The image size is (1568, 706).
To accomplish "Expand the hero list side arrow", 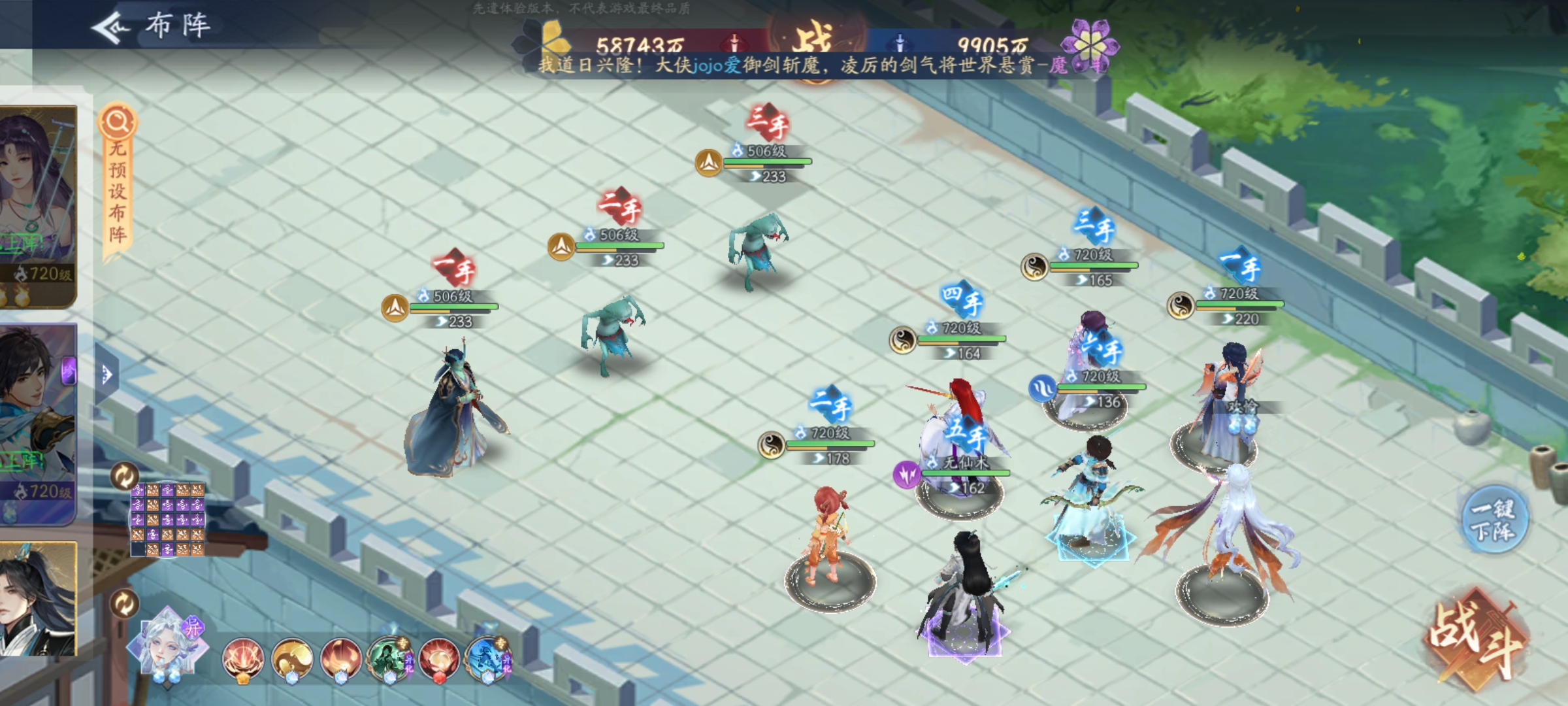I will pyautogui.click(x=106, y=375).
